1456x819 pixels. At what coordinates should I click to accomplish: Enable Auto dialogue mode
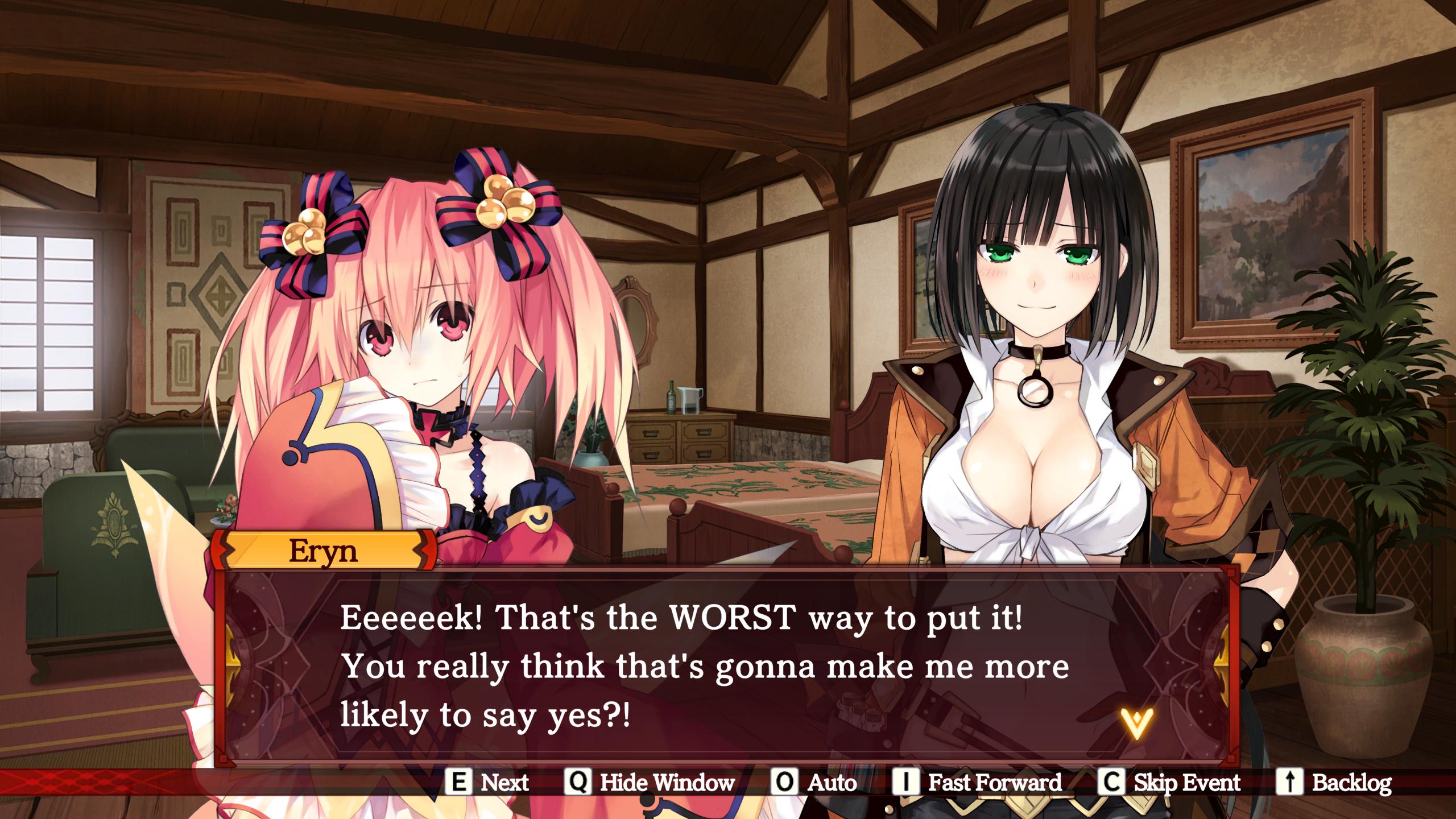click(x=814, y=783)
